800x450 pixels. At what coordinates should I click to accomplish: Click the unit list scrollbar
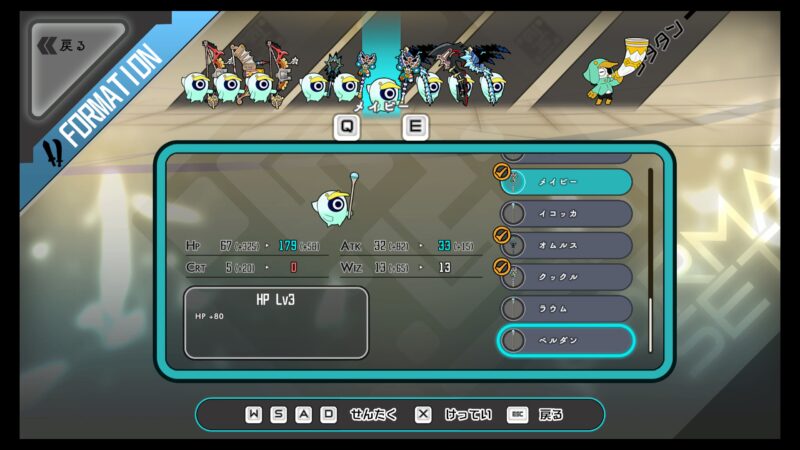[650, 258]
